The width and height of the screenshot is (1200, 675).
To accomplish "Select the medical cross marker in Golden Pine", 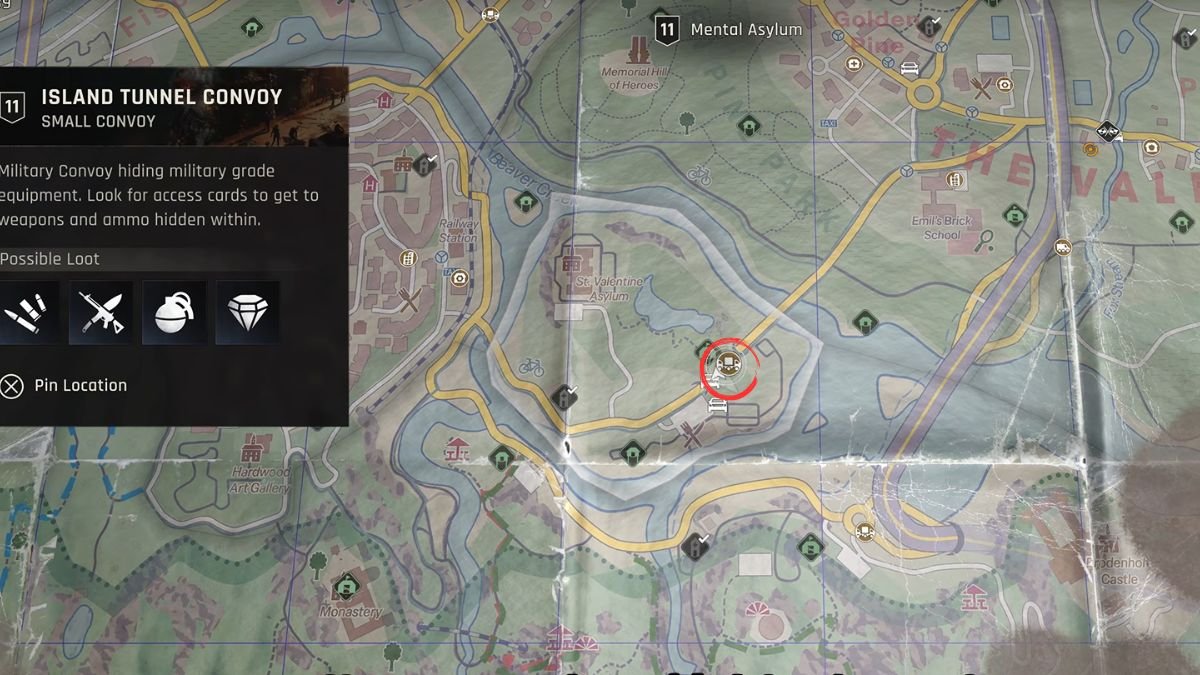I will [x=854, y=64].
